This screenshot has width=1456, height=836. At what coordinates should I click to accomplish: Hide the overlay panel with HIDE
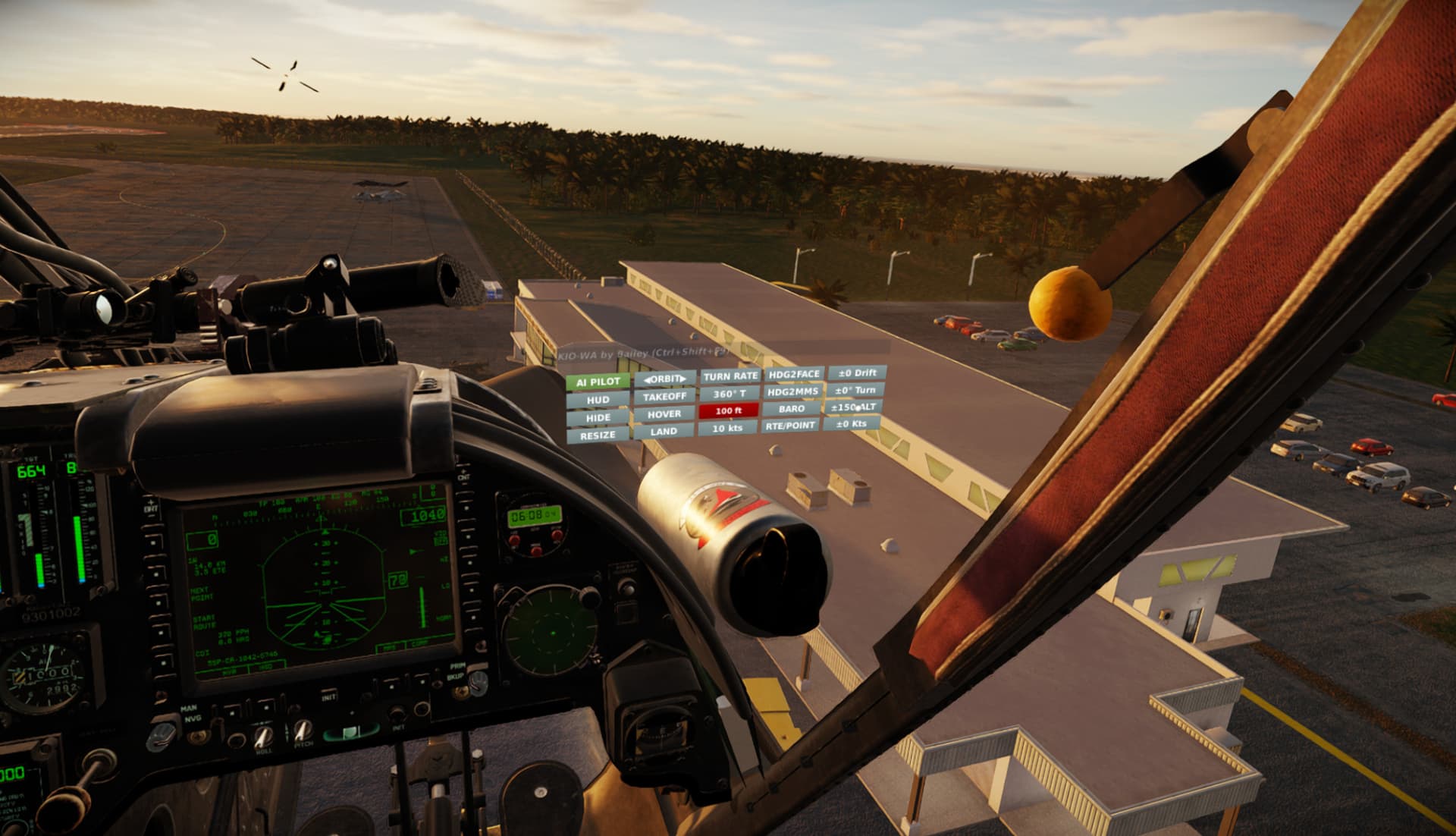click(x=598, y=418)
